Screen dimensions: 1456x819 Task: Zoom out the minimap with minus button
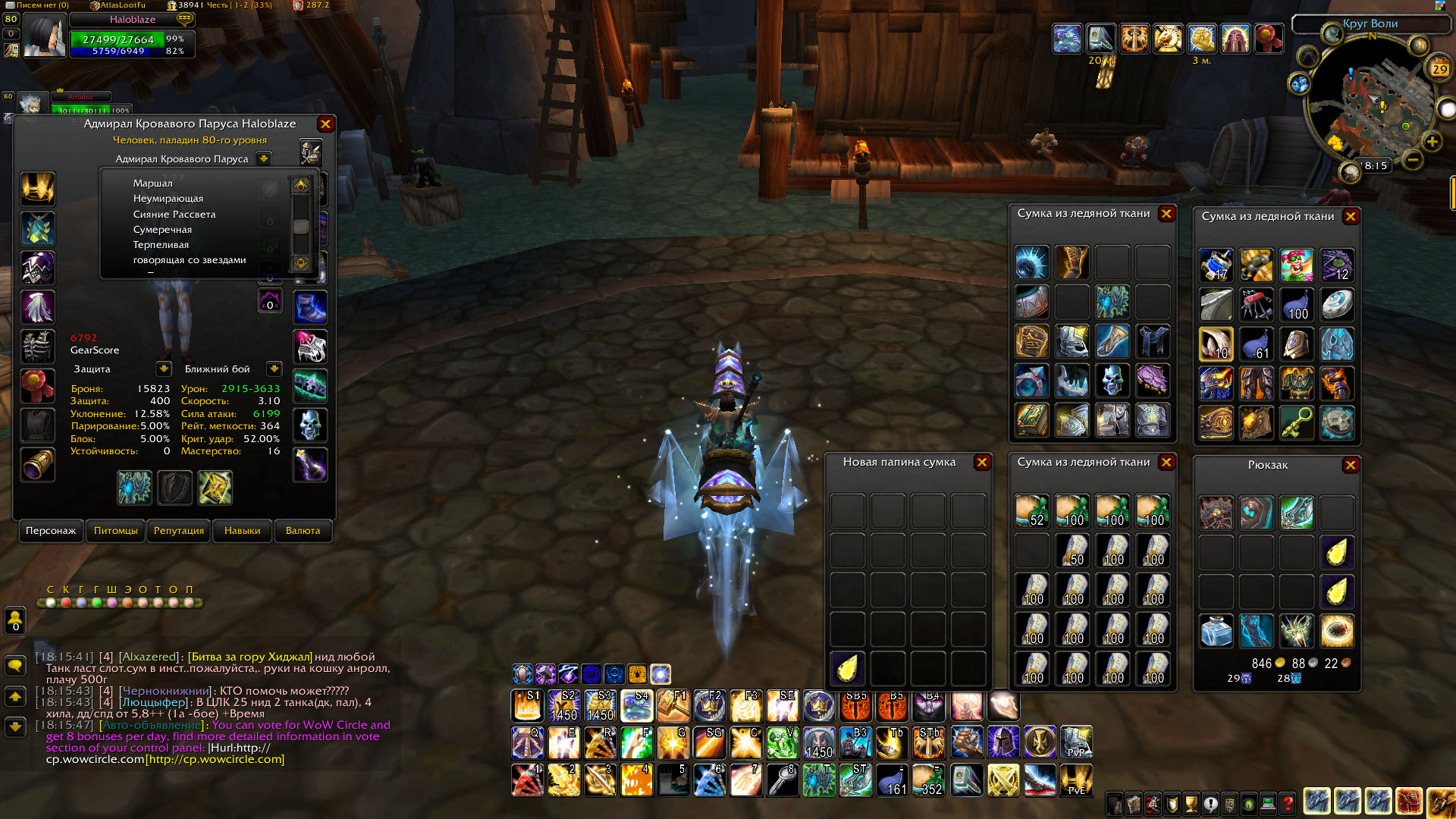pos(1412,160)
